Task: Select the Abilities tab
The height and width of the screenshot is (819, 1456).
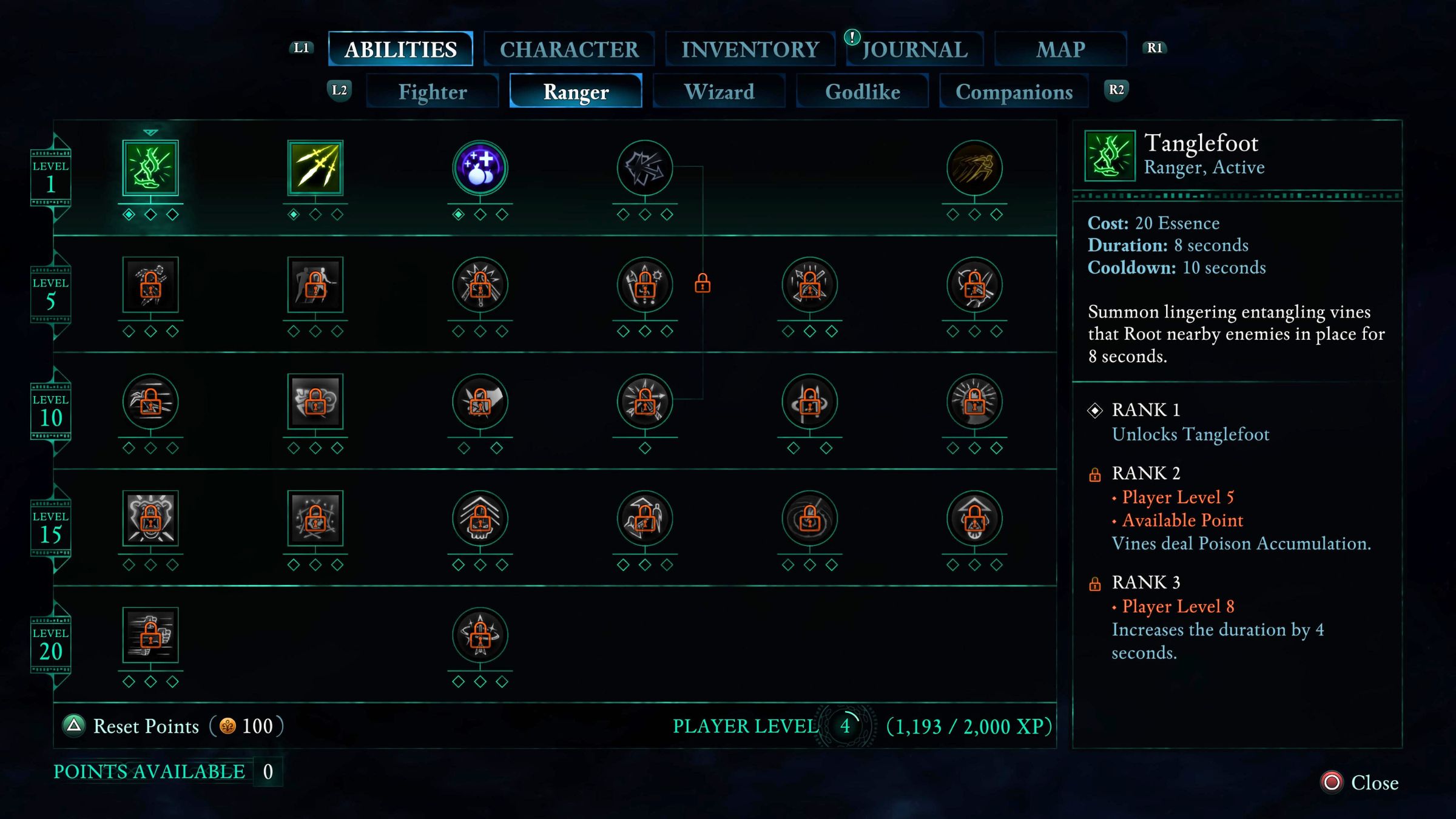Action: (x=400, y=49)
